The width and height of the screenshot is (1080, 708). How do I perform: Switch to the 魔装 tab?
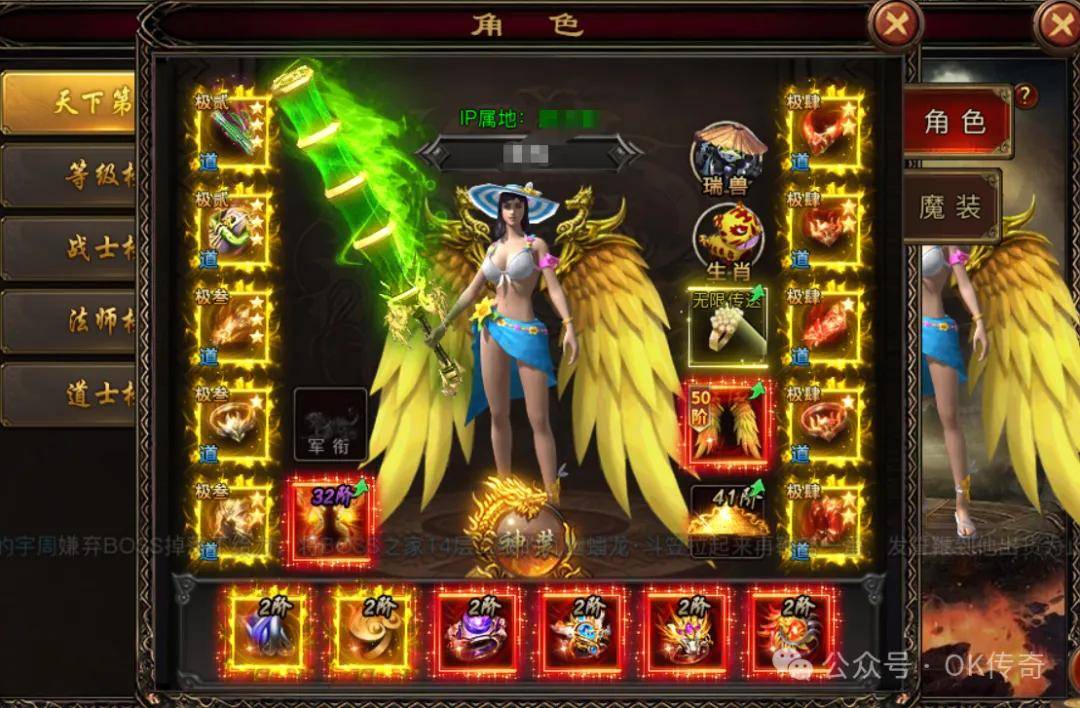click(x=950, y=207)
